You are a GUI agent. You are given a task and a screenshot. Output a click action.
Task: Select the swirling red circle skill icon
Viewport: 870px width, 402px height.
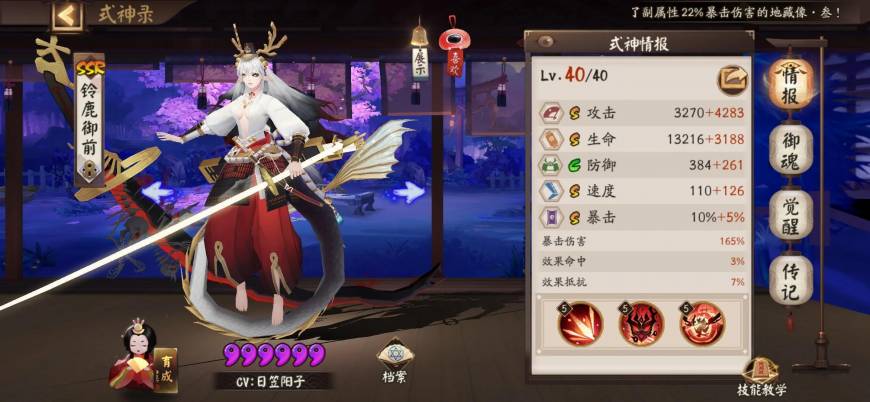pyautogui.click(x=702, y=323)
